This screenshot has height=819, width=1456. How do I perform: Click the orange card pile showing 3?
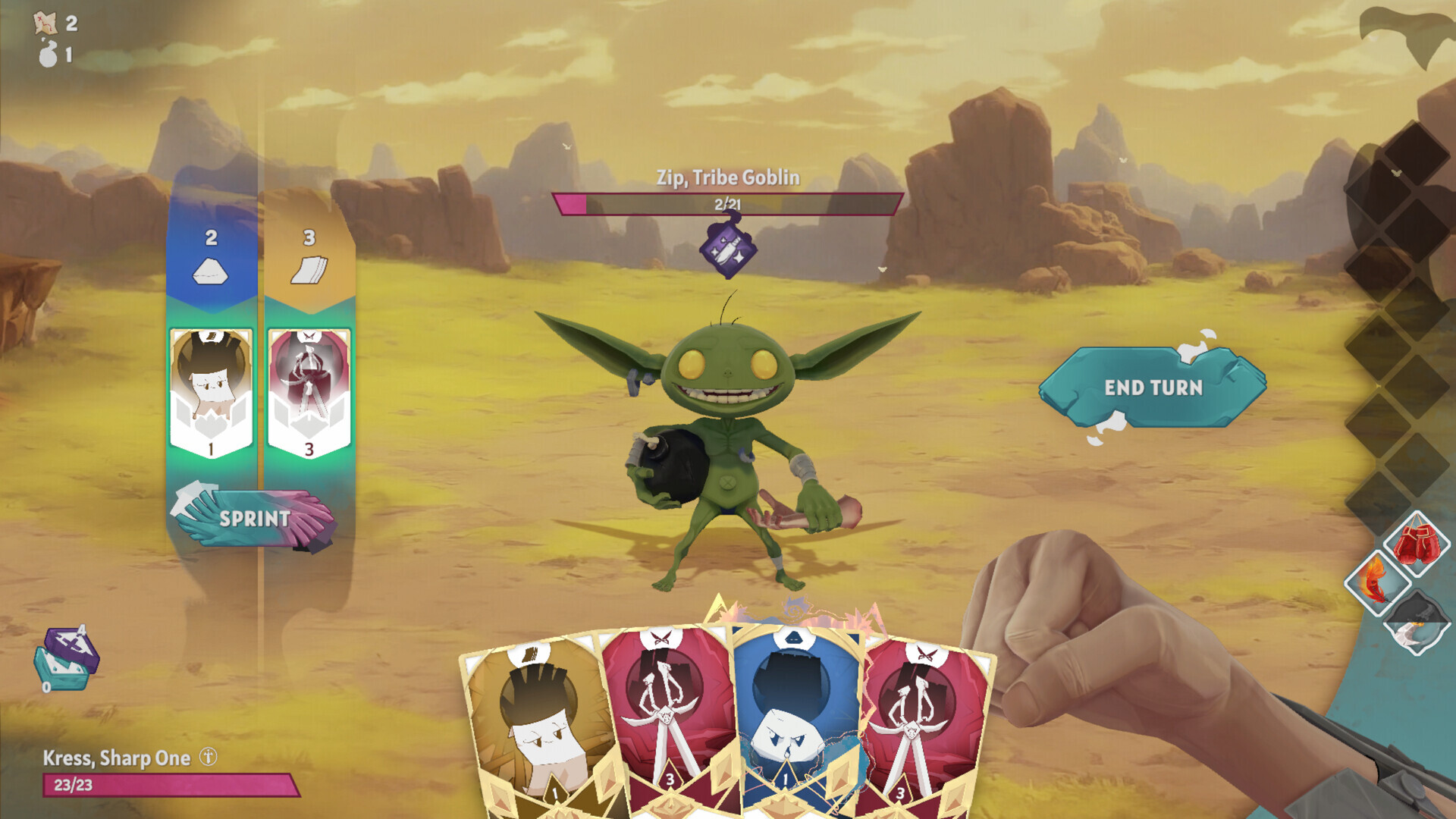click(x=306, y=258)
